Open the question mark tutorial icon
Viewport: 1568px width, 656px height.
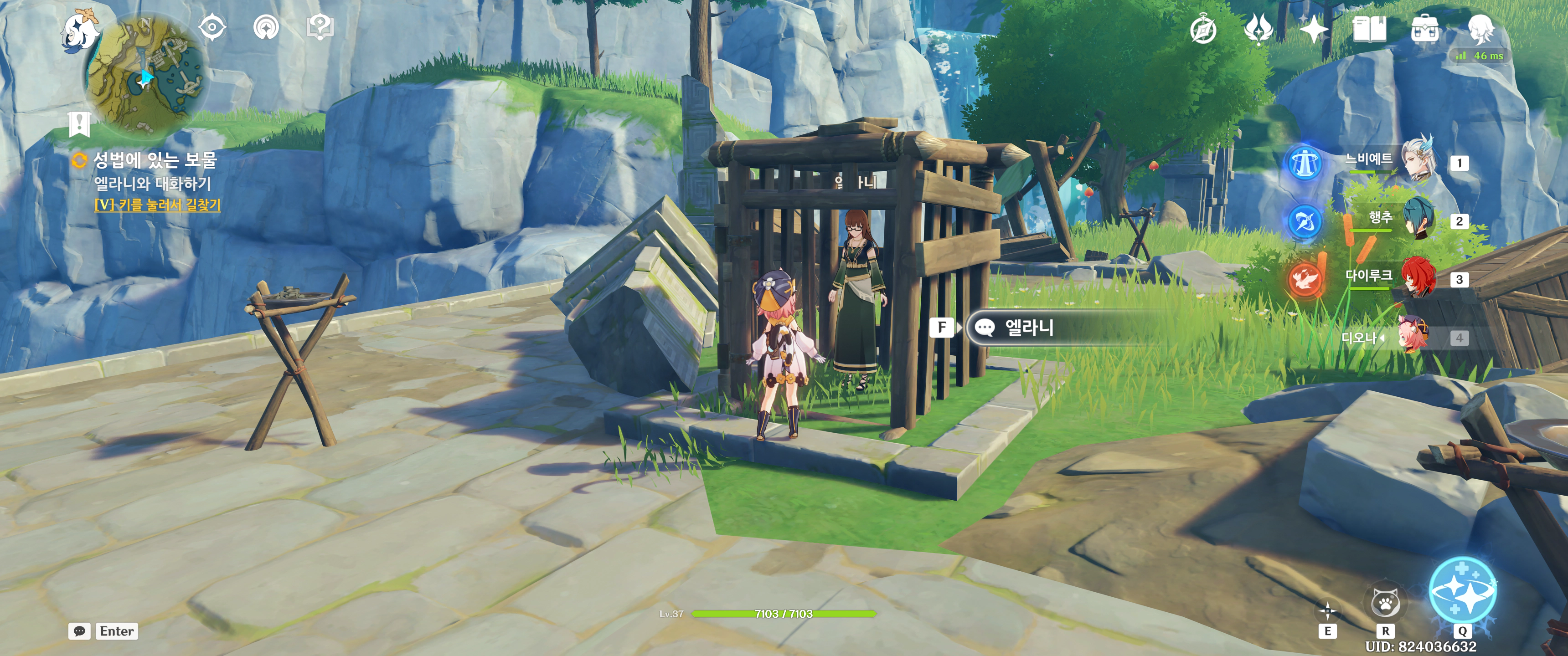pyautogui.click(x=320, y=27)
